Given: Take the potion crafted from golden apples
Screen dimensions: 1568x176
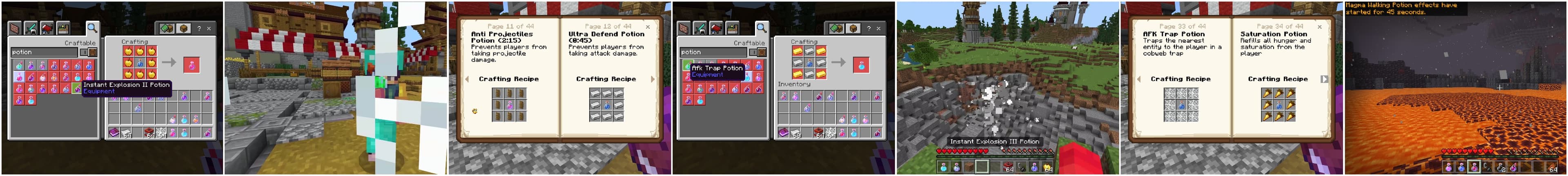Looking at the screenshot, I should [191, 64].
